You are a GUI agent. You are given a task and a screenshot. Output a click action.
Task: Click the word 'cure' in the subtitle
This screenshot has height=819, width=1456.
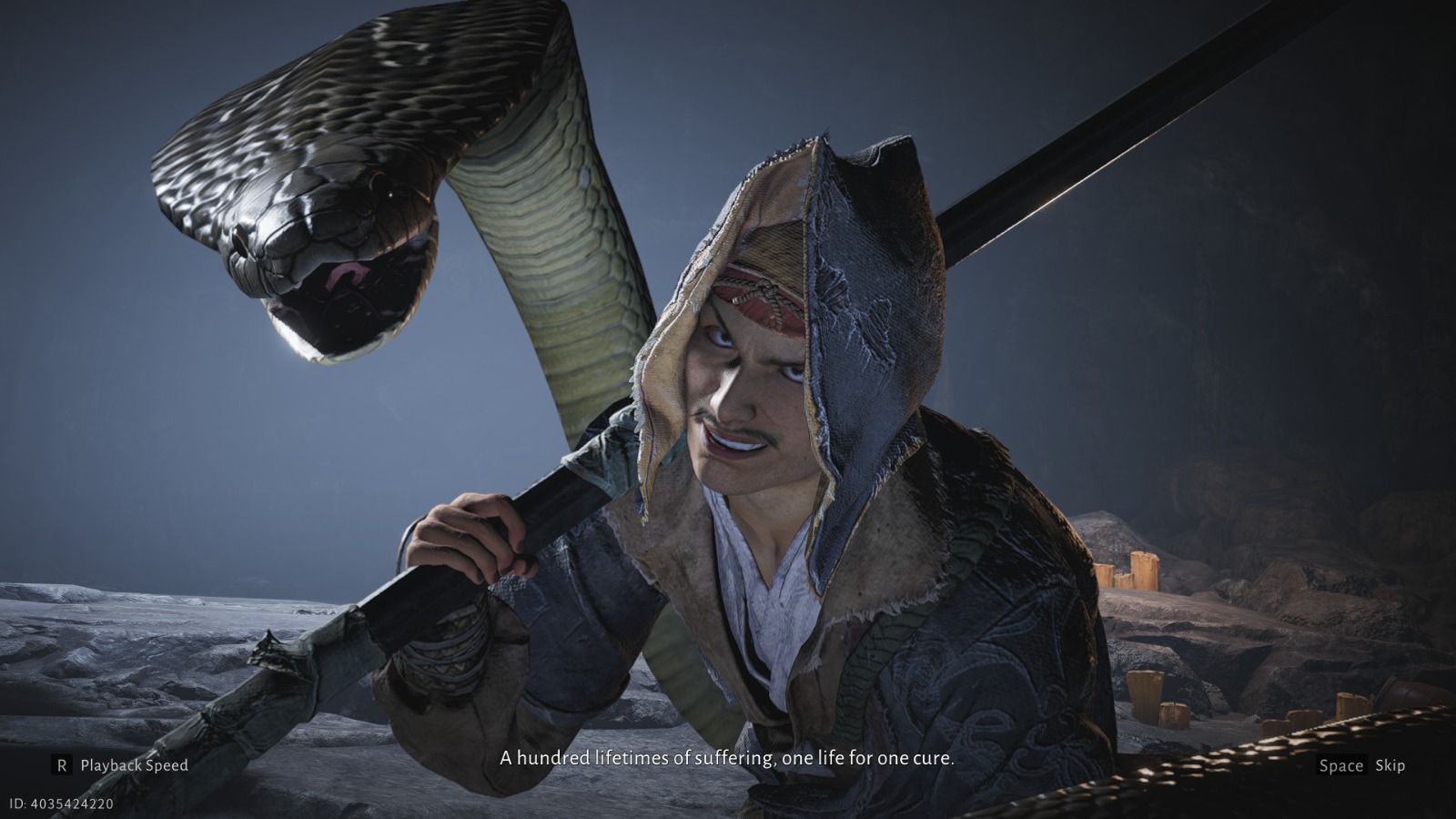[x=933, y=756]
